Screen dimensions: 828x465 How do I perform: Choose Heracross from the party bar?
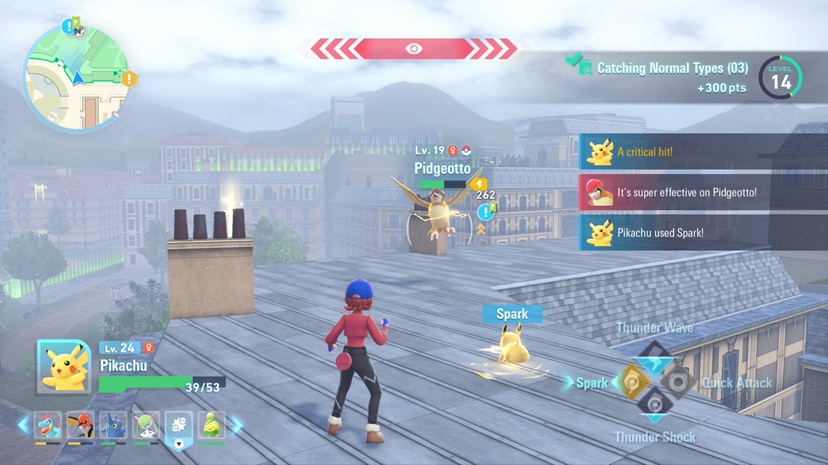(113, 425)
